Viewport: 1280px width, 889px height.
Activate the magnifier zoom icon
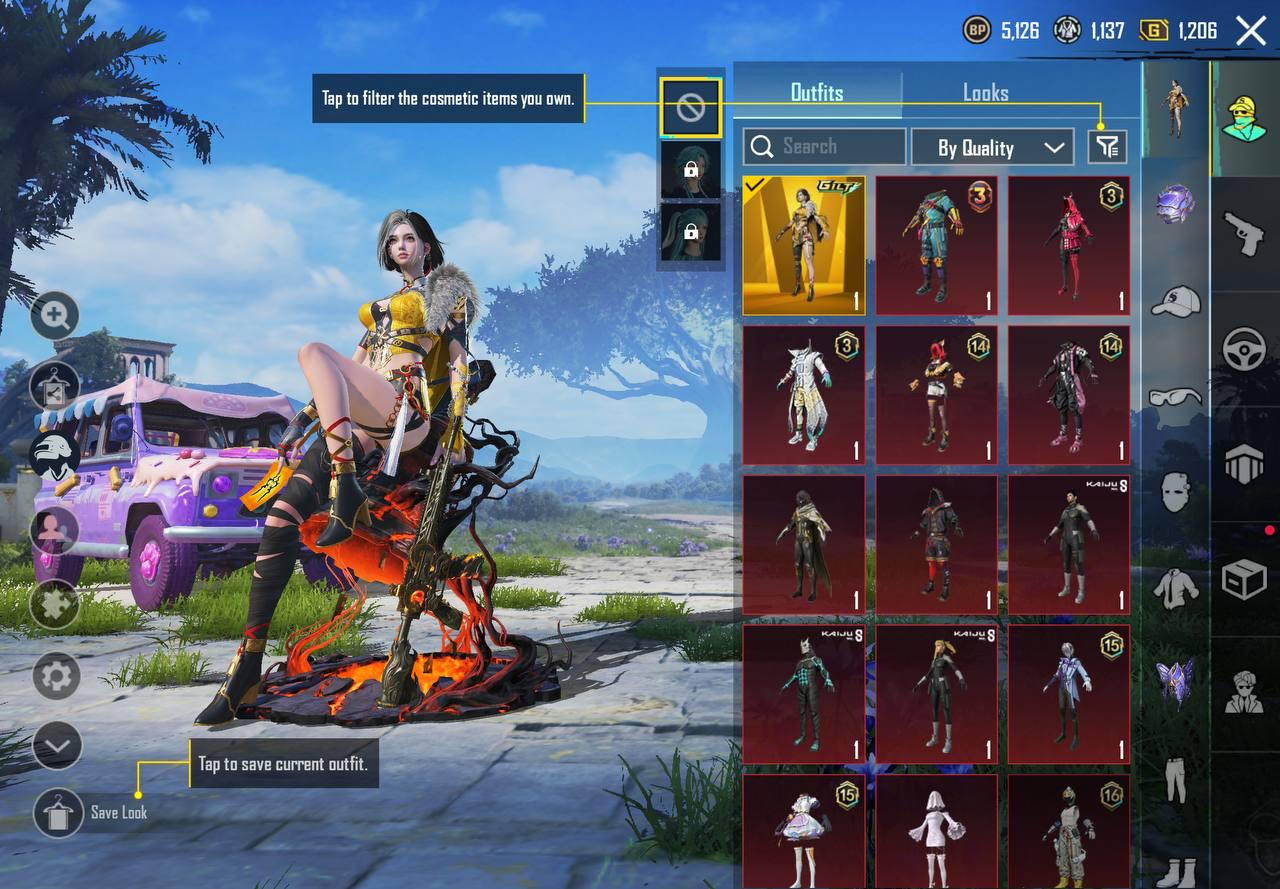55,317
